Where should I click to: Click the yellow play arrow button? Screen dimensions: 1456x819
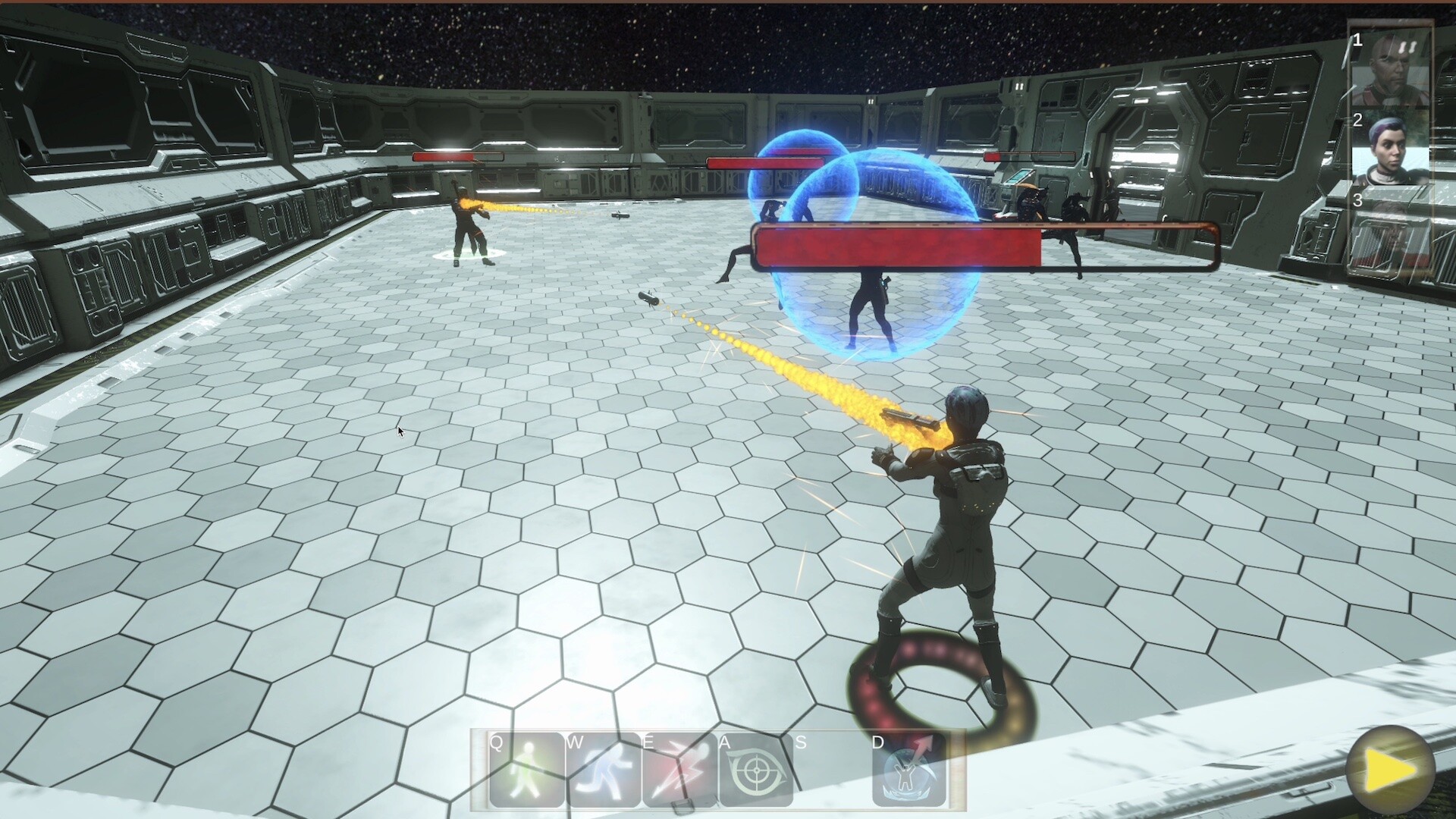tap(1390, 770)
